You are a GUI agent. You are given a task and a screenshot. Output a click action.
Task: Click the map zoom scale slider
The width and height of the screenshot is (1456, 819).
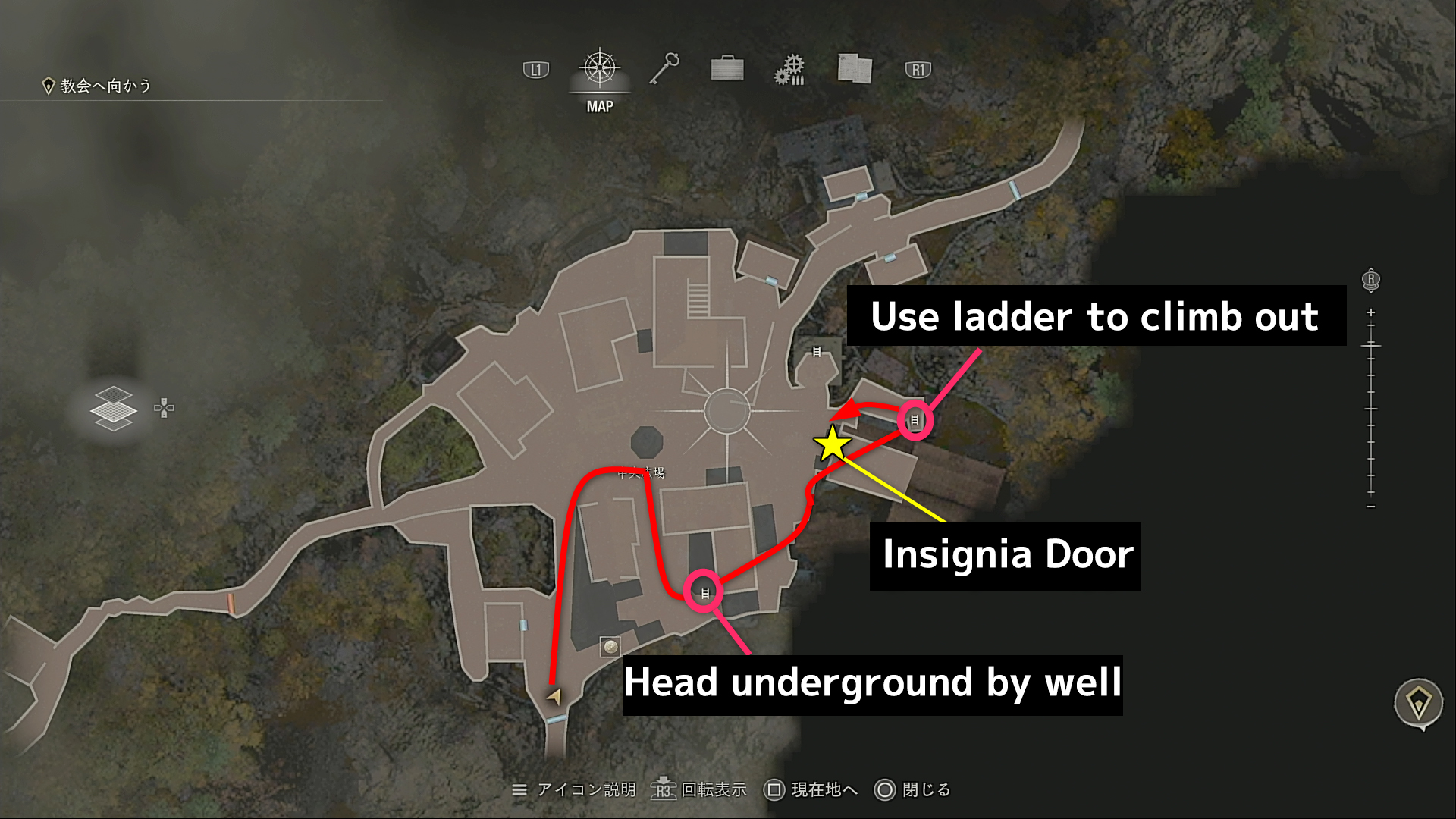pyautogui.click(x=1371, y=409)
